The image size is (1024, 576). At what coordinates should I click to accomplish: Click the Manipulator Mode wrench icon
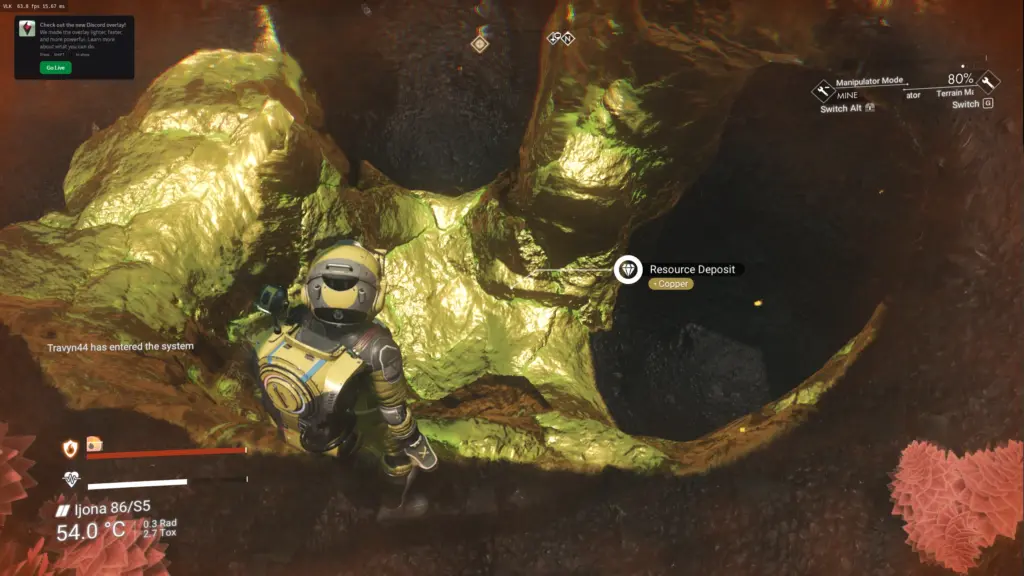(x=823, y=91)
